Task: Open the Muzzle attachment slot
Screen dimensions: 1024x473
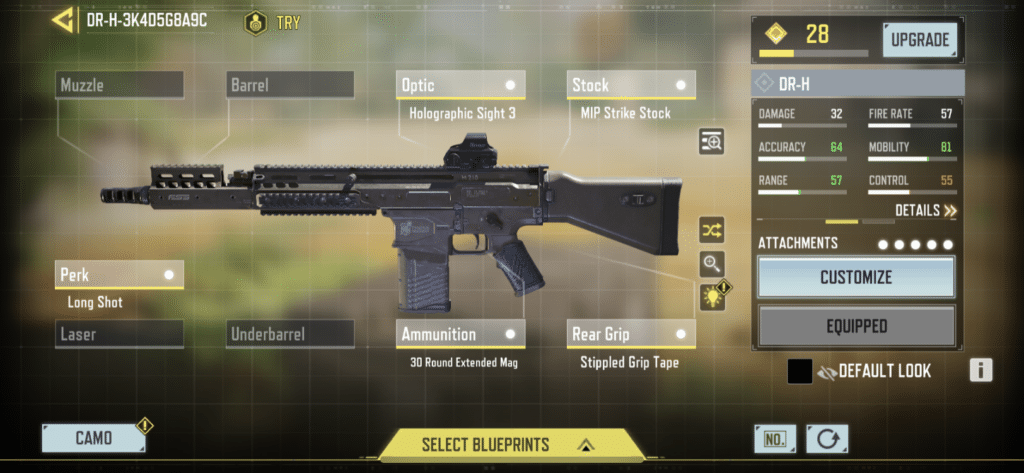Action: tap(119, 85)
